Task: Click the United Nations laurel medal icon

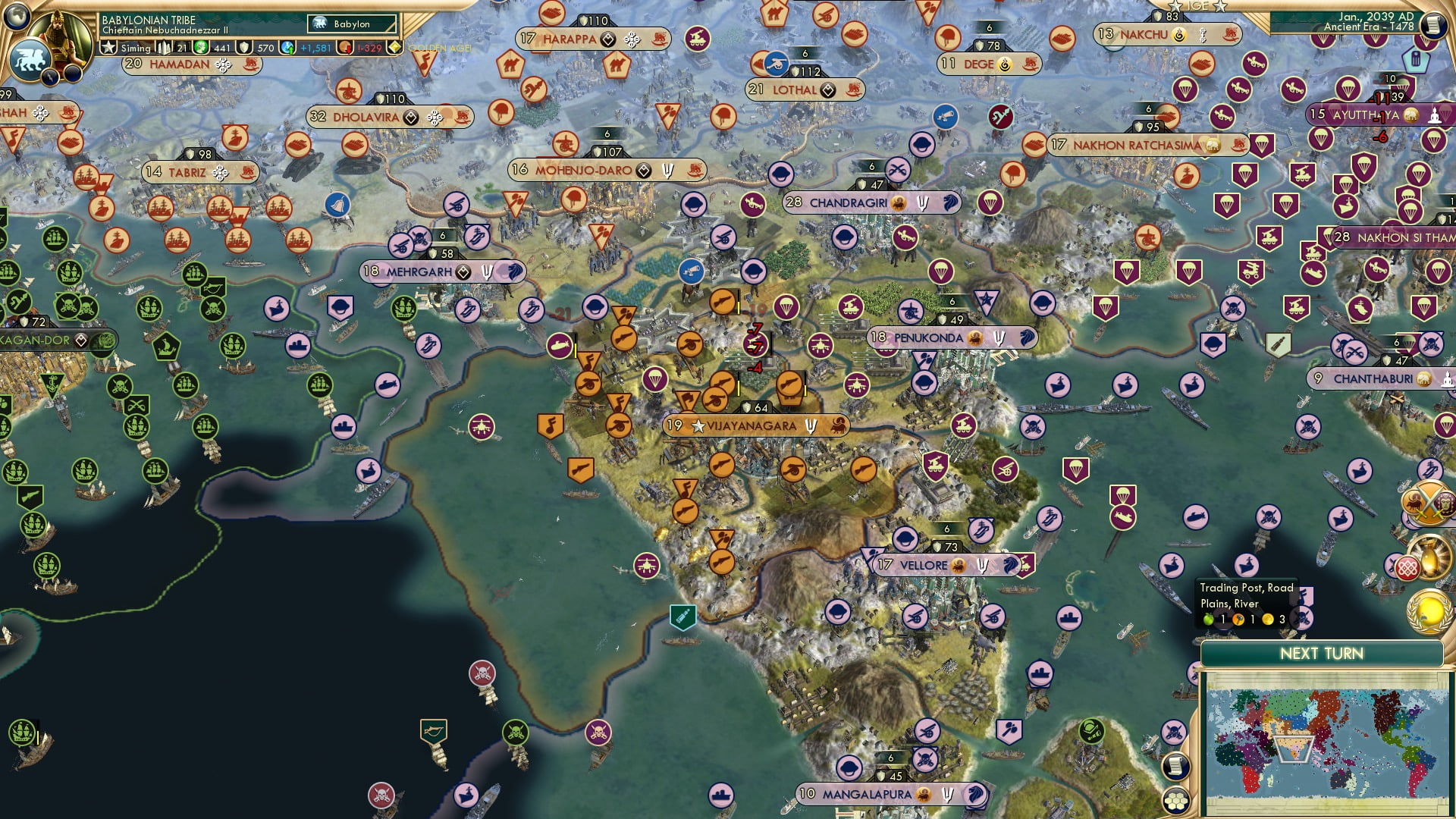Action: (x=1428, y=613)
